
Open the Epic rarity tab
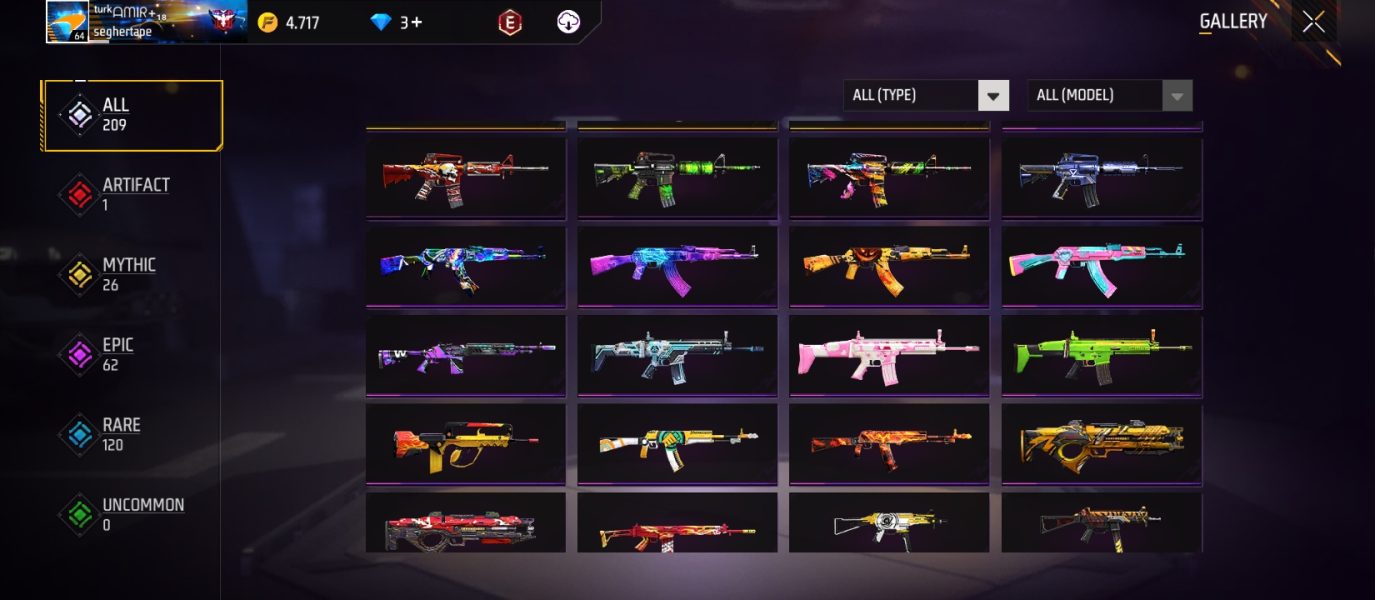point(132,355)
